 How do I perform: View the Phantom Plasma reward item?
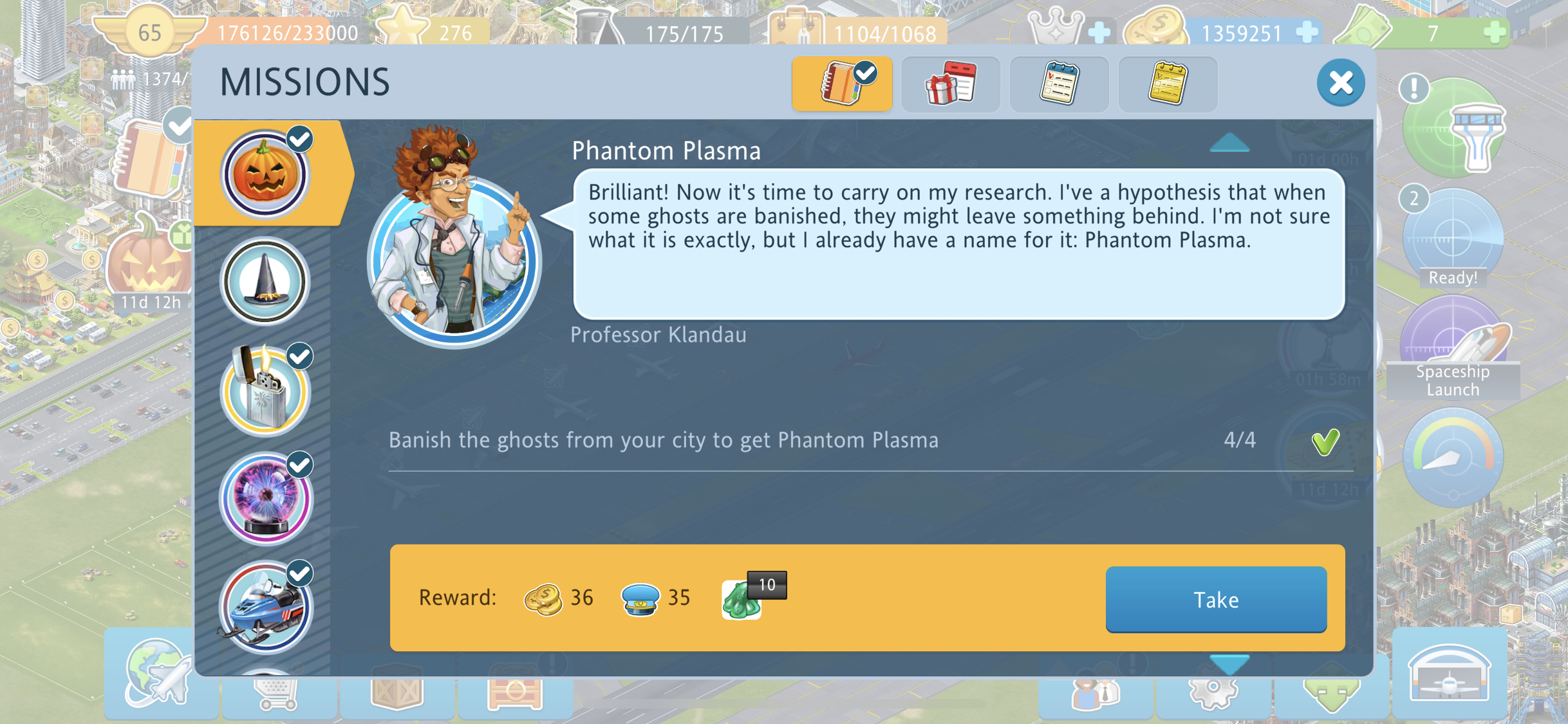743,599
